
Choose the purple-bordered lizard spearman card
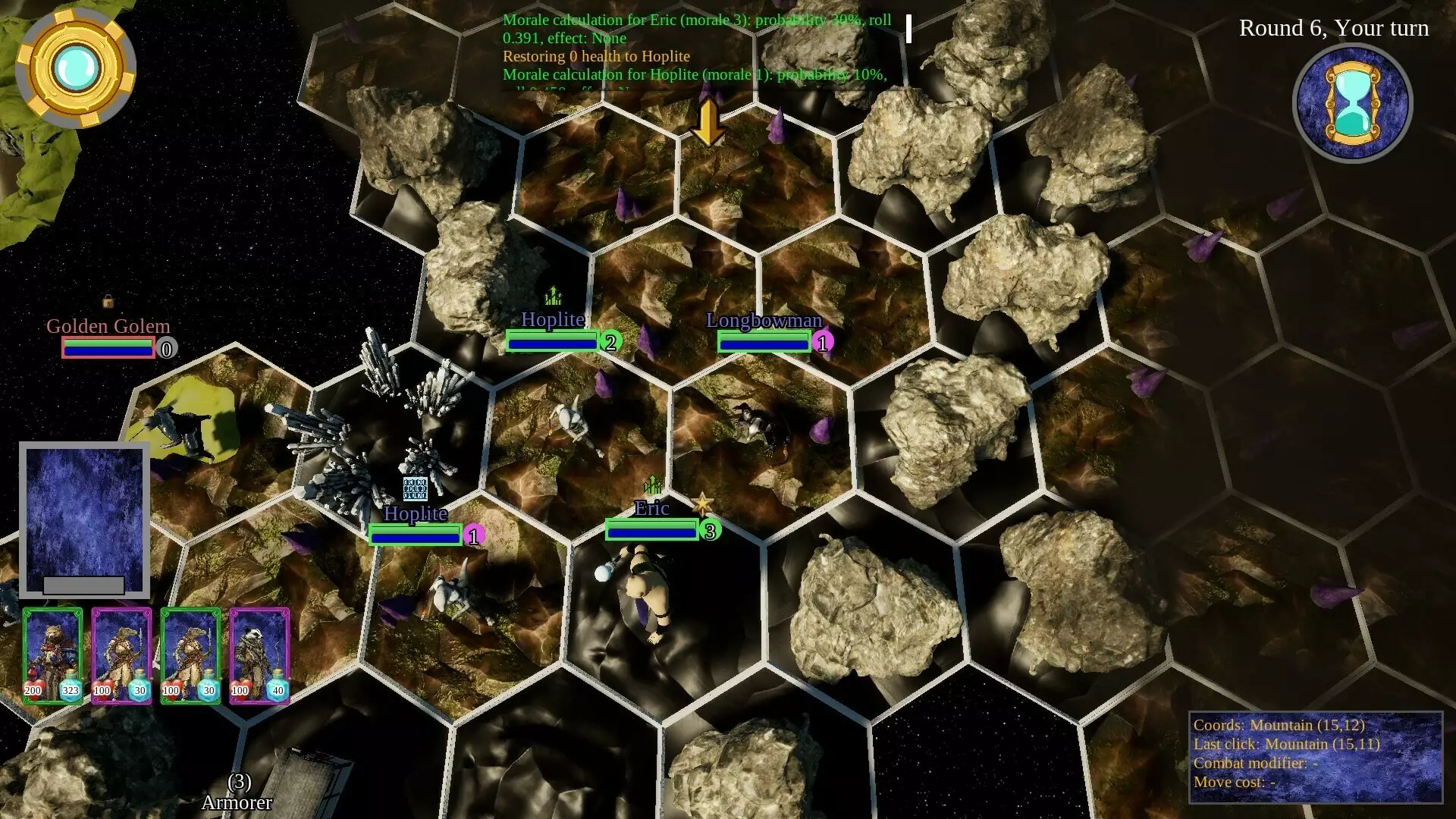click(x=121, y=655)
